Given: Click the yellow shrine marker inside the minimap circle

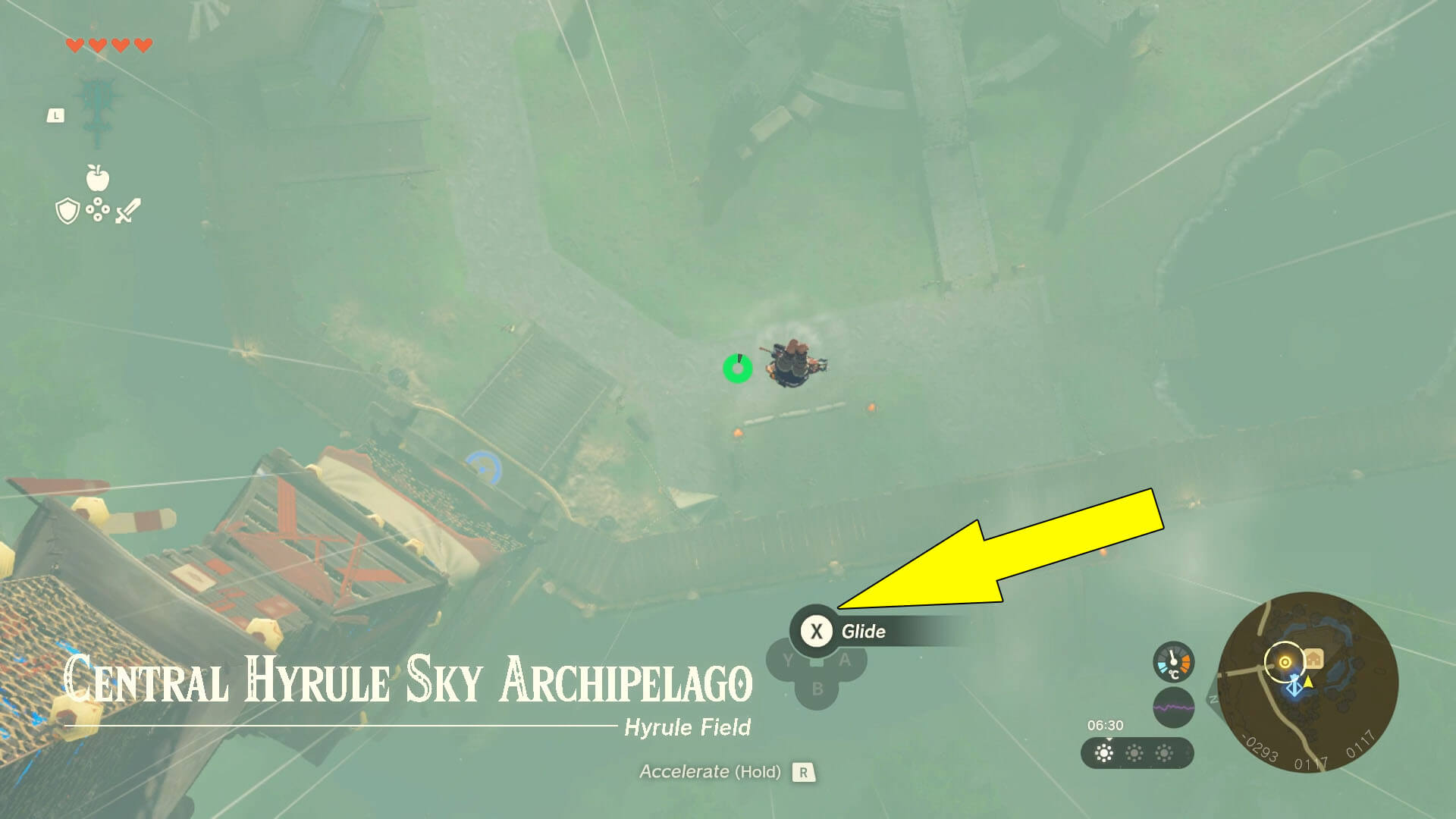Looking at the screenshot, I should point(1285,661).
